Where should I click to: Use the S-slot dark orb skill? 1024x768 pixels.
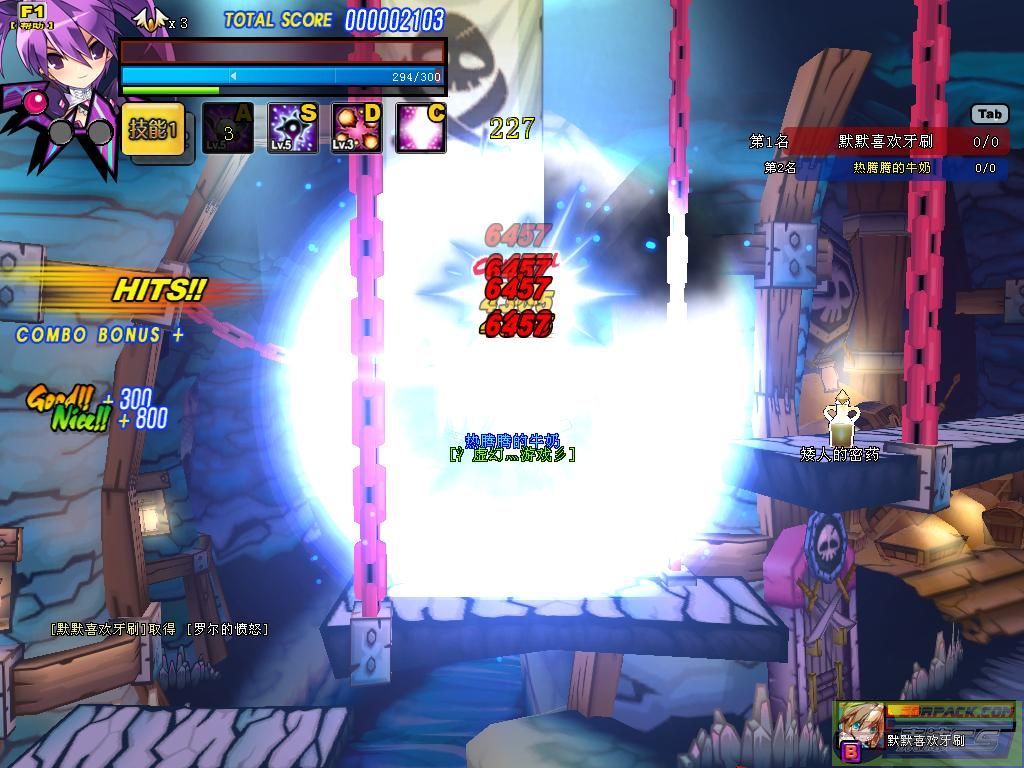tap(292, 129)
